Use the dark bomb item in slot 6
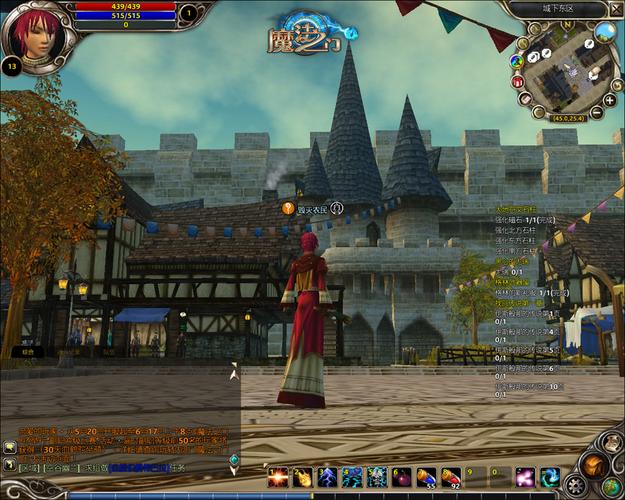 (x=401, y=477)
